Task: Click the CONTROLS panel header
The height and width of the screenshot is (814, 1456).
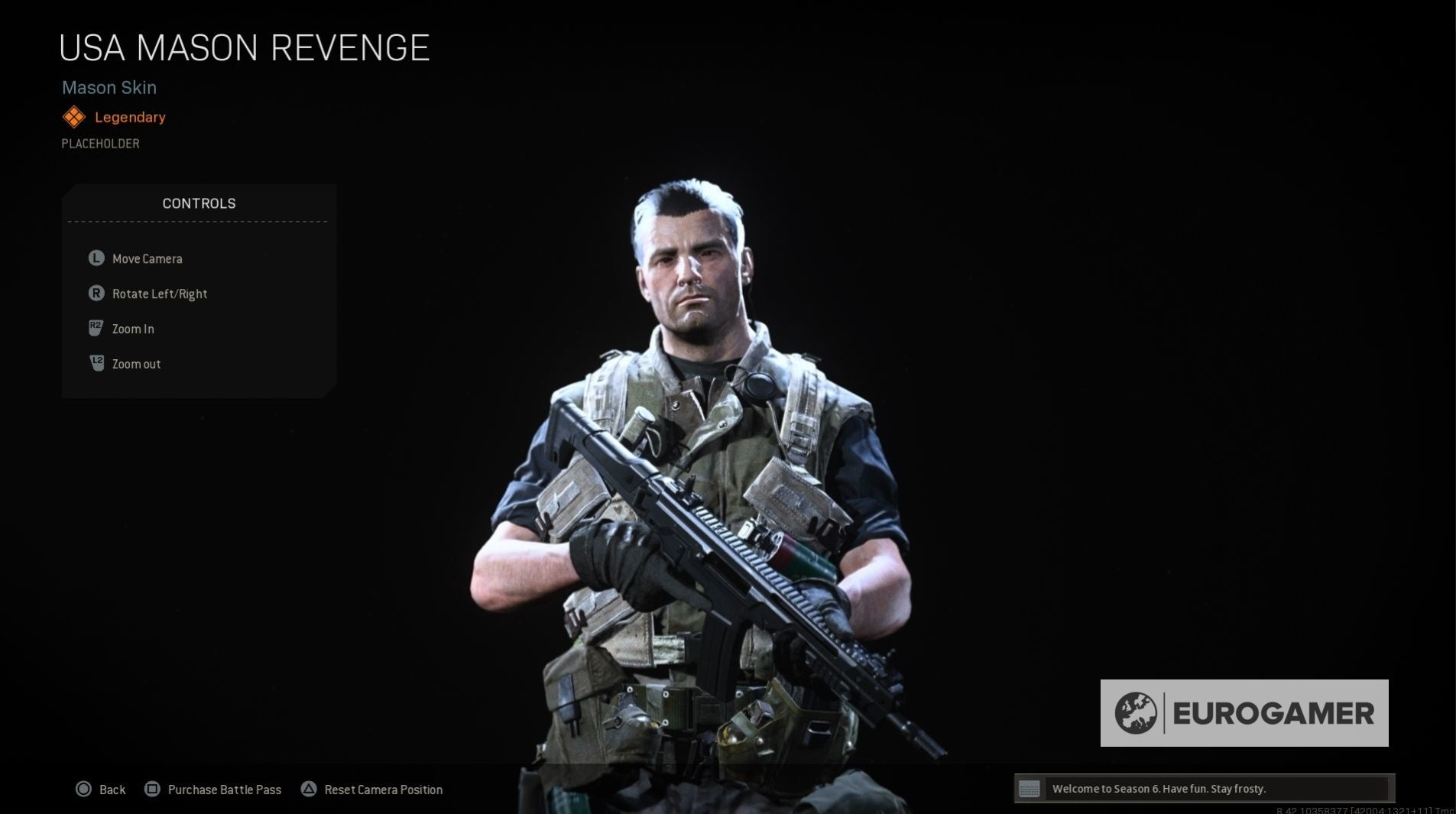Action: (x=199, y=203)
